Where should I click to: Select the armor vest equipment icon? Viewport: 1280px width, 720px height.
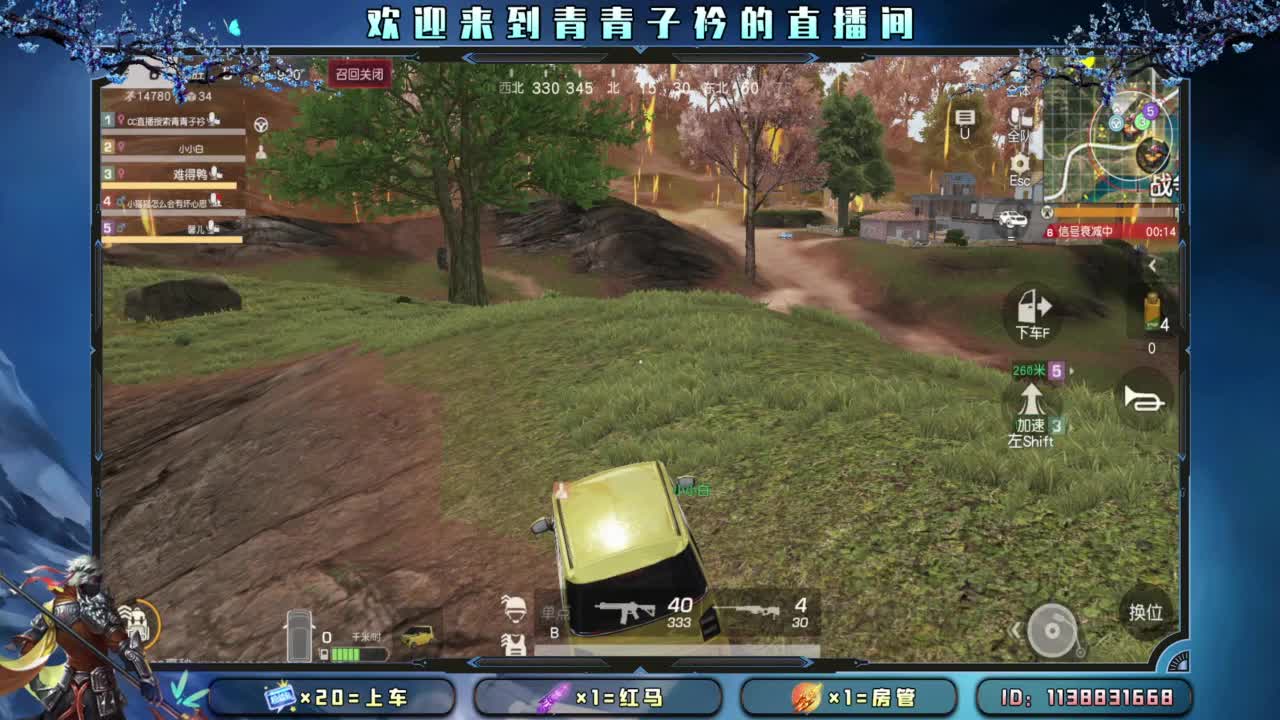[513, 647]
